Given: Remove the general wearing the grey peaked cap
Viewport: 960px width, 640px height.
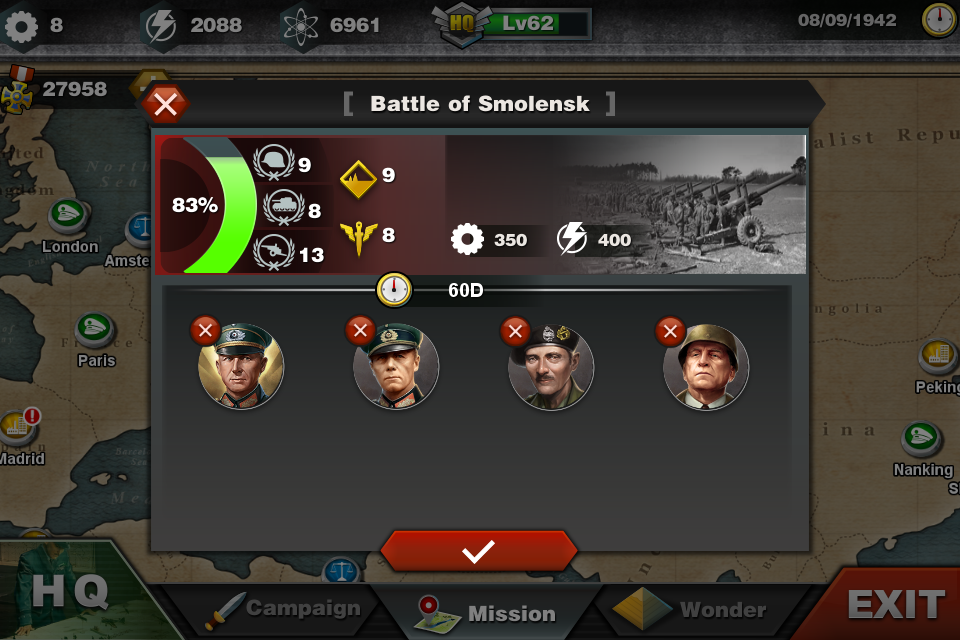Looking at the screenshot, I should coord(205,329).
